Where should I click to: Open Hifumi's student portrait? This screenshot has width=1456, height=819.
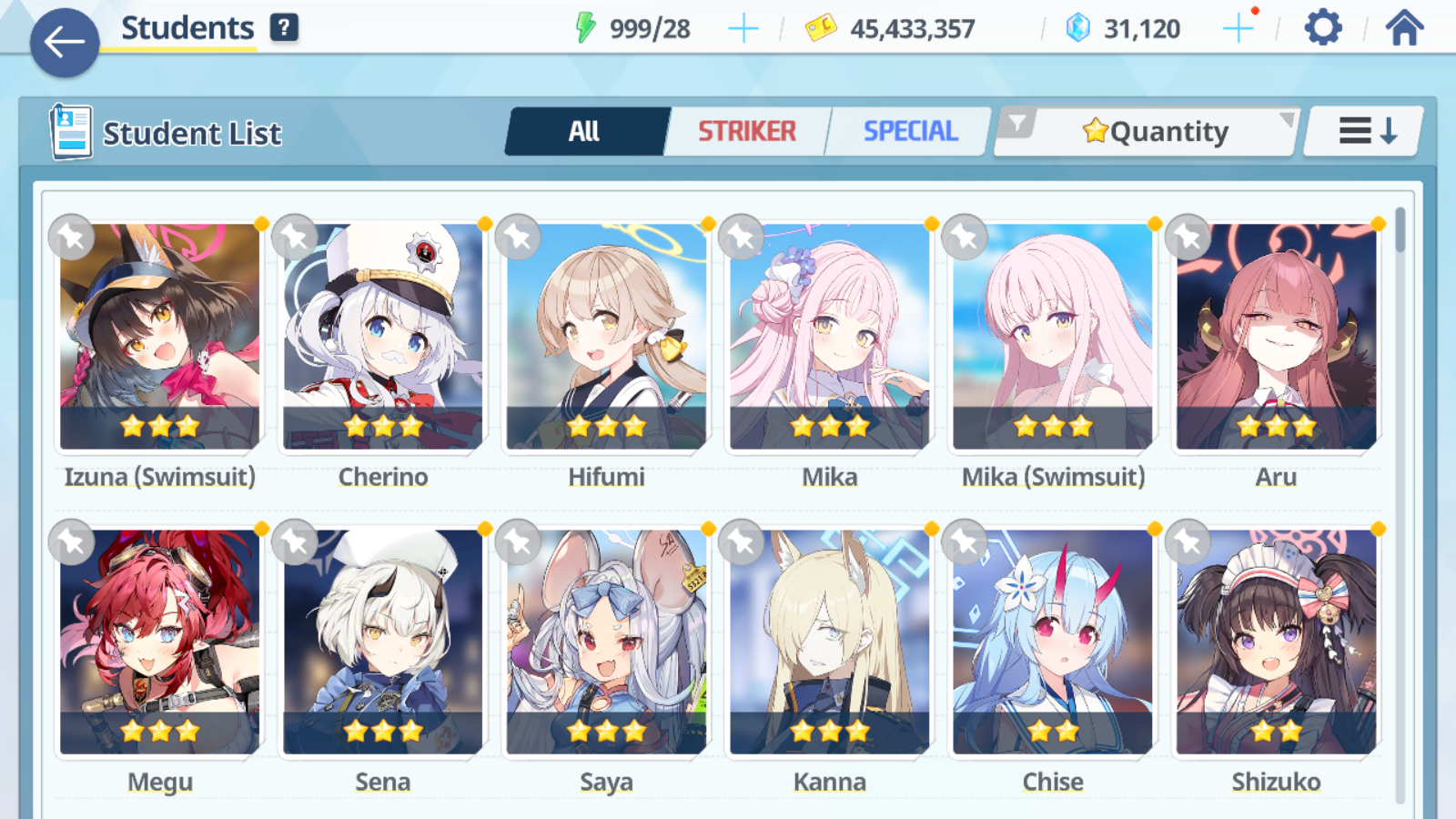pyautogui.click(x=607, y=337)
